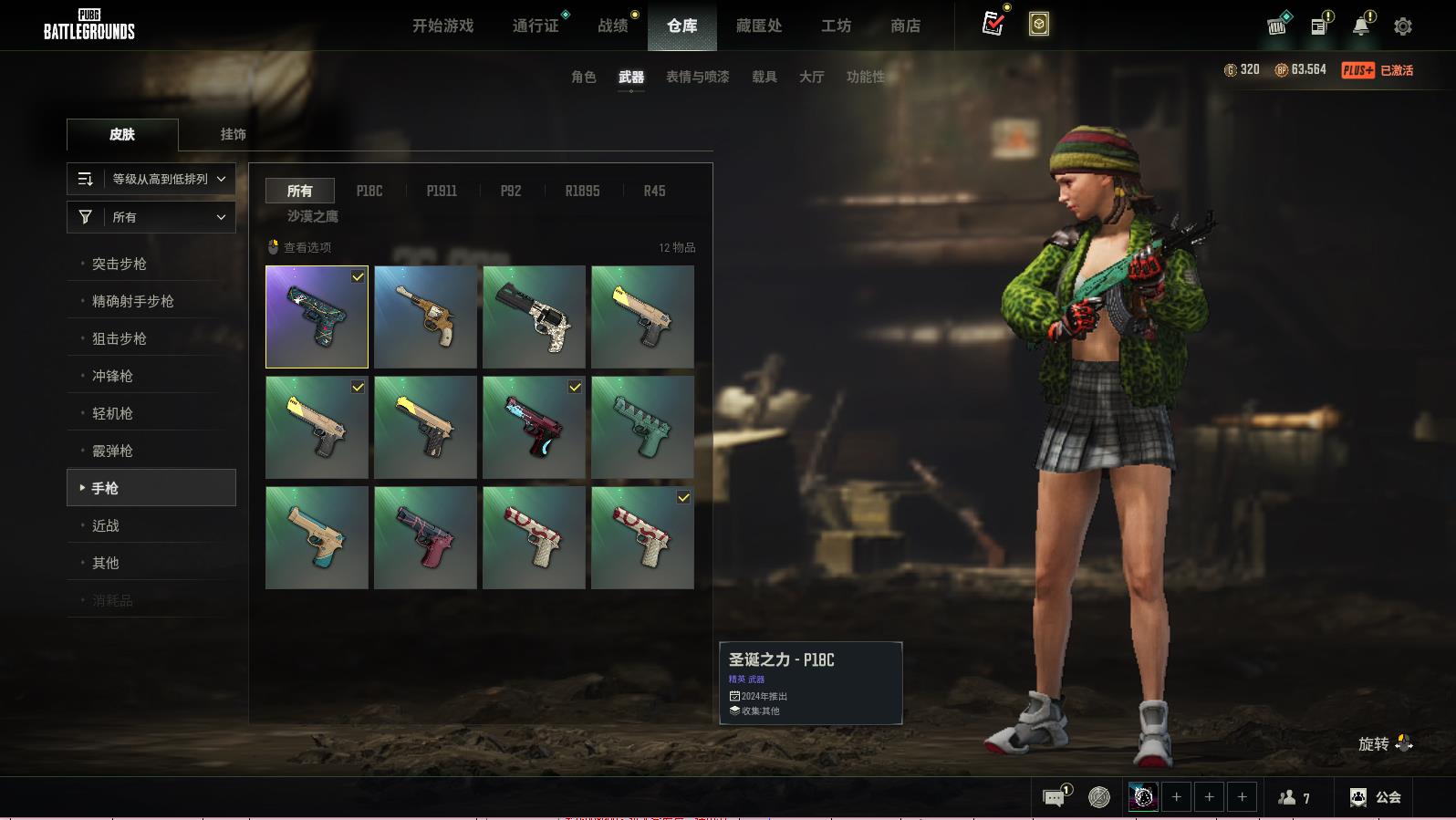Open the 商店 shop tab

pos(905,26)
